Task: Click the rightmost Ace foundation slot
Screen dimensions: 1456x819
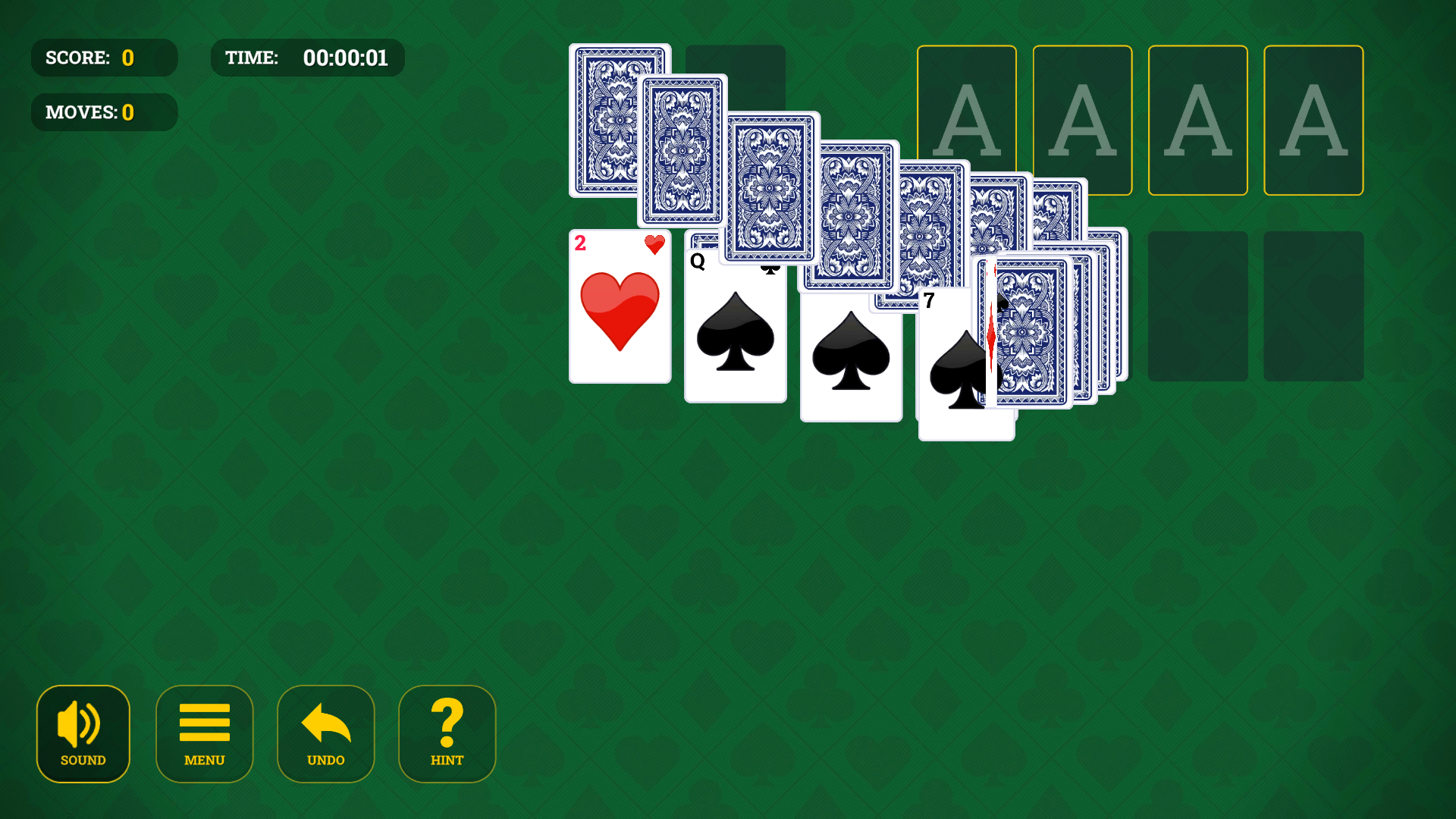Action: tap(1313, 121)
